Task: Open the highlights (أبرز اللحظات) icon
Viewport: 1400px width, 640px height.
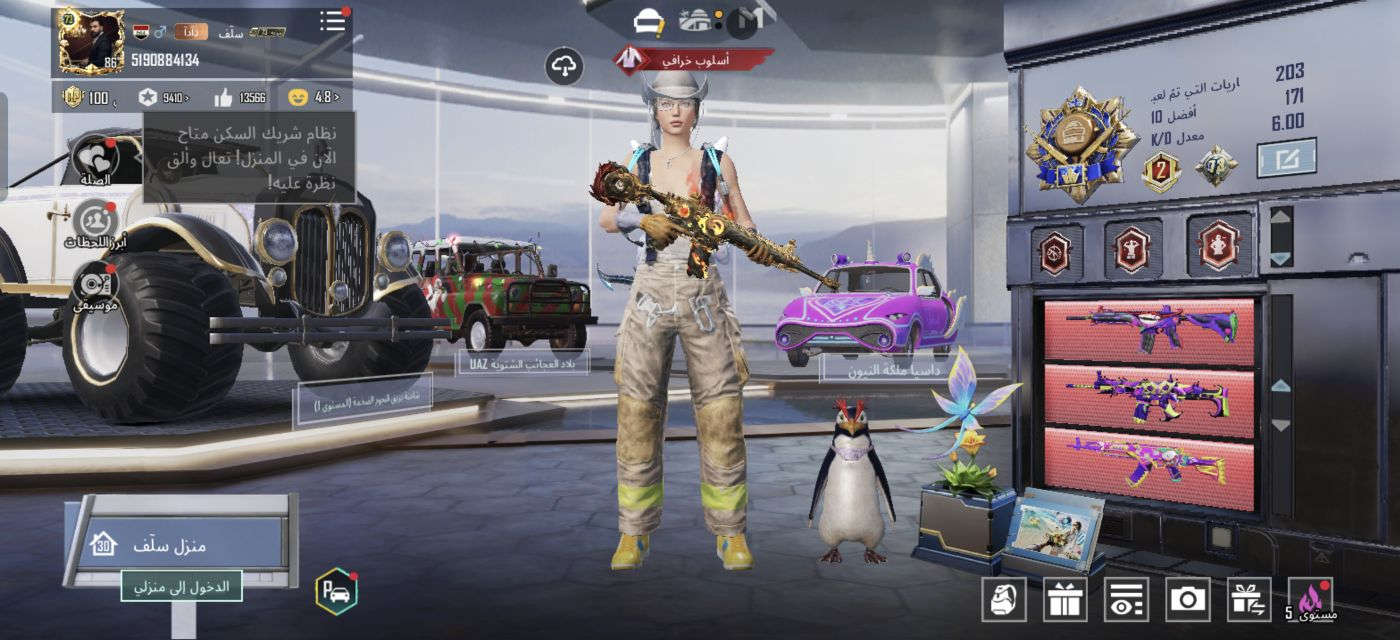Action: click(96, 223)
